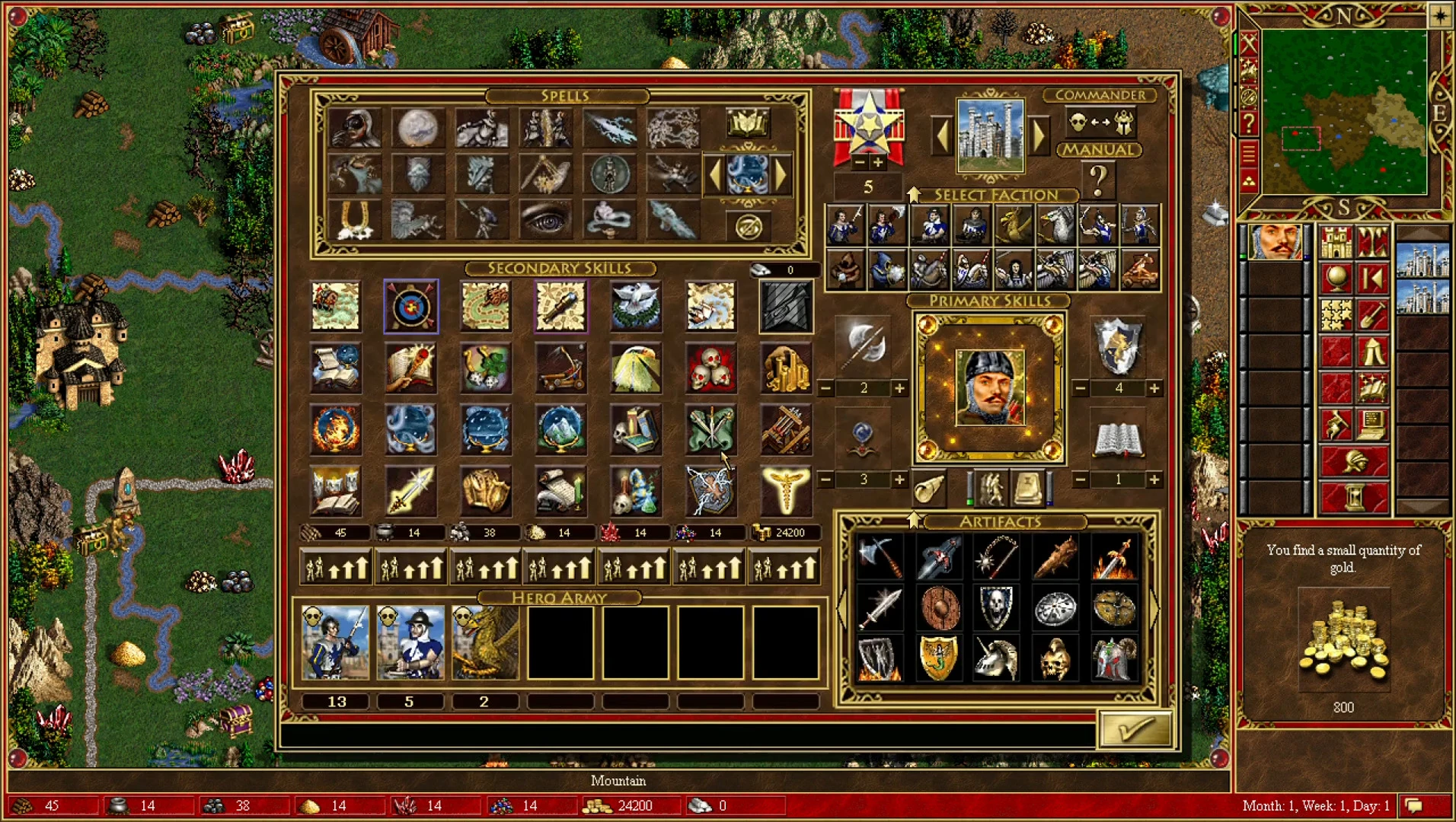Select the Archery secondary skill

411,307
